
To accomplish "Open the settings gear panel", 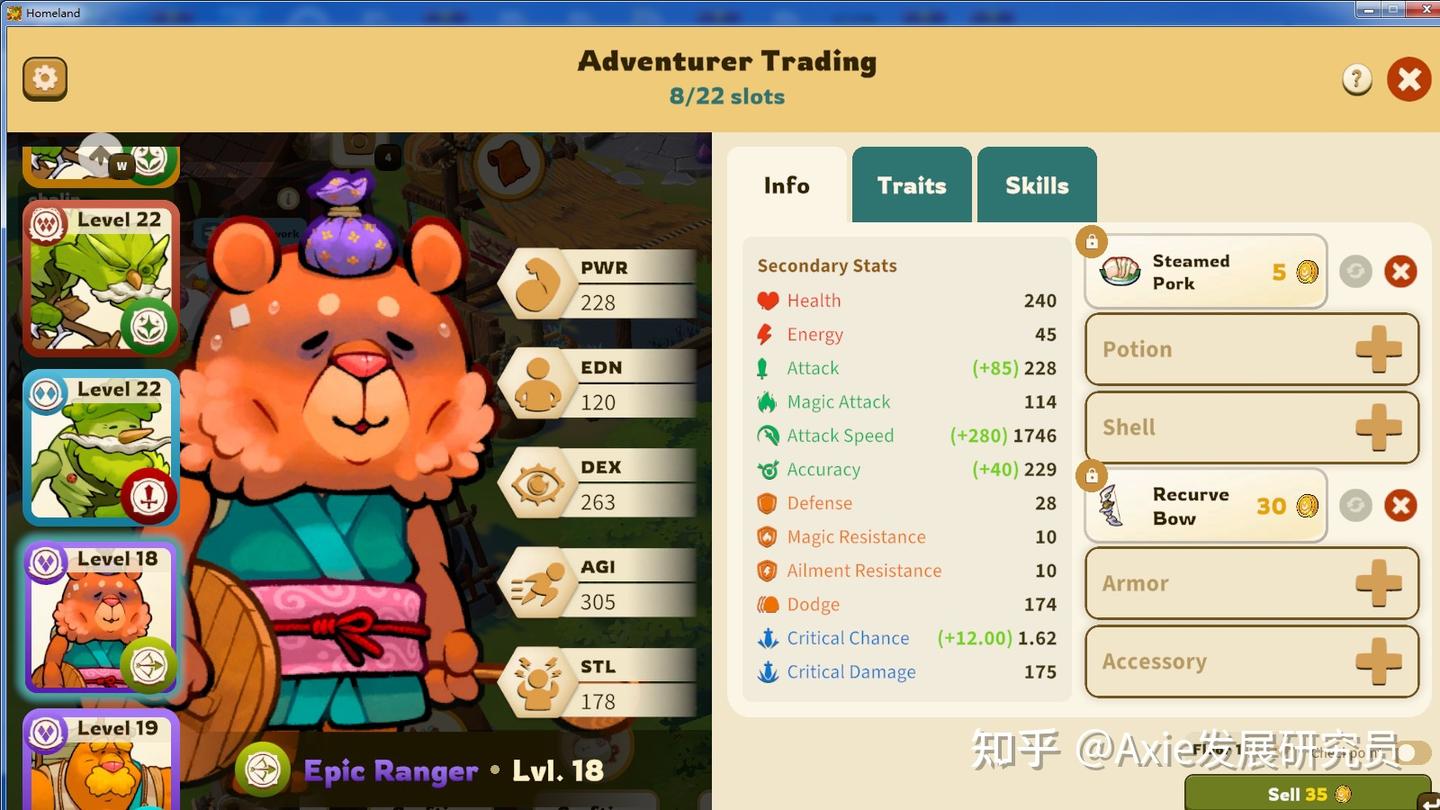I will [44, 77].
